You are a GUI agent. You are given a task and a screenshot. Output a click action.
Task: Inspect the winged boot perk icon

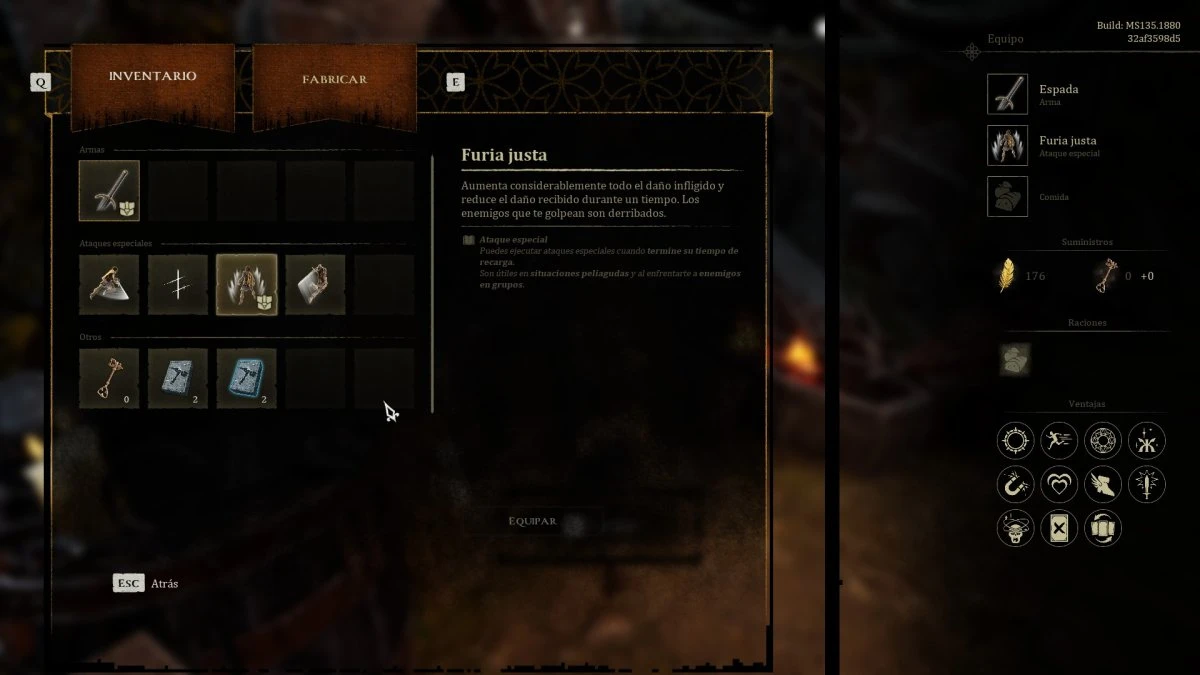(x=1103, y=484)
